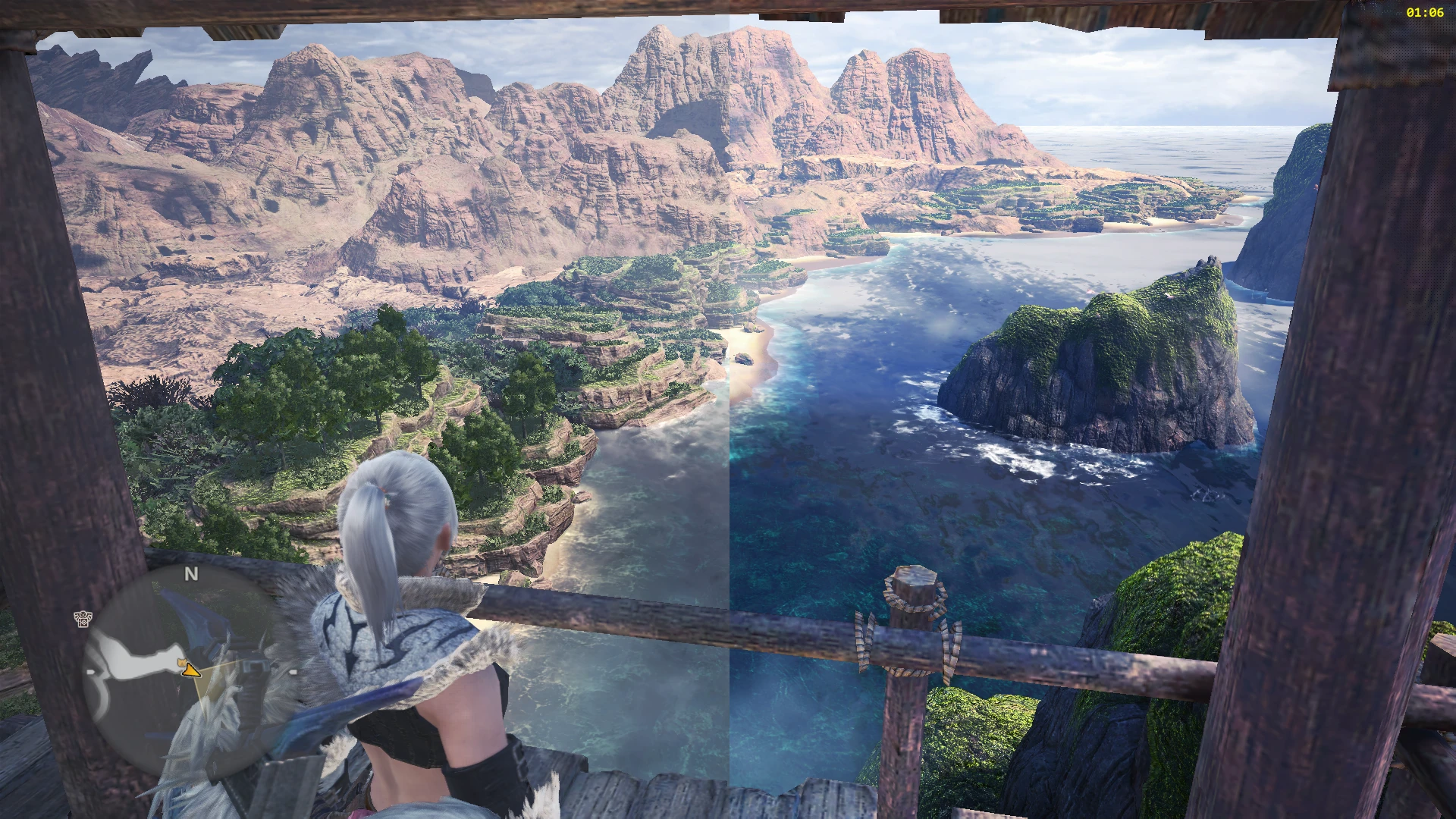The image size is (1456, 819).
Task: Select the yellow player arrow on the minimap
Action: pyautogui.click(x=191, y=670)
